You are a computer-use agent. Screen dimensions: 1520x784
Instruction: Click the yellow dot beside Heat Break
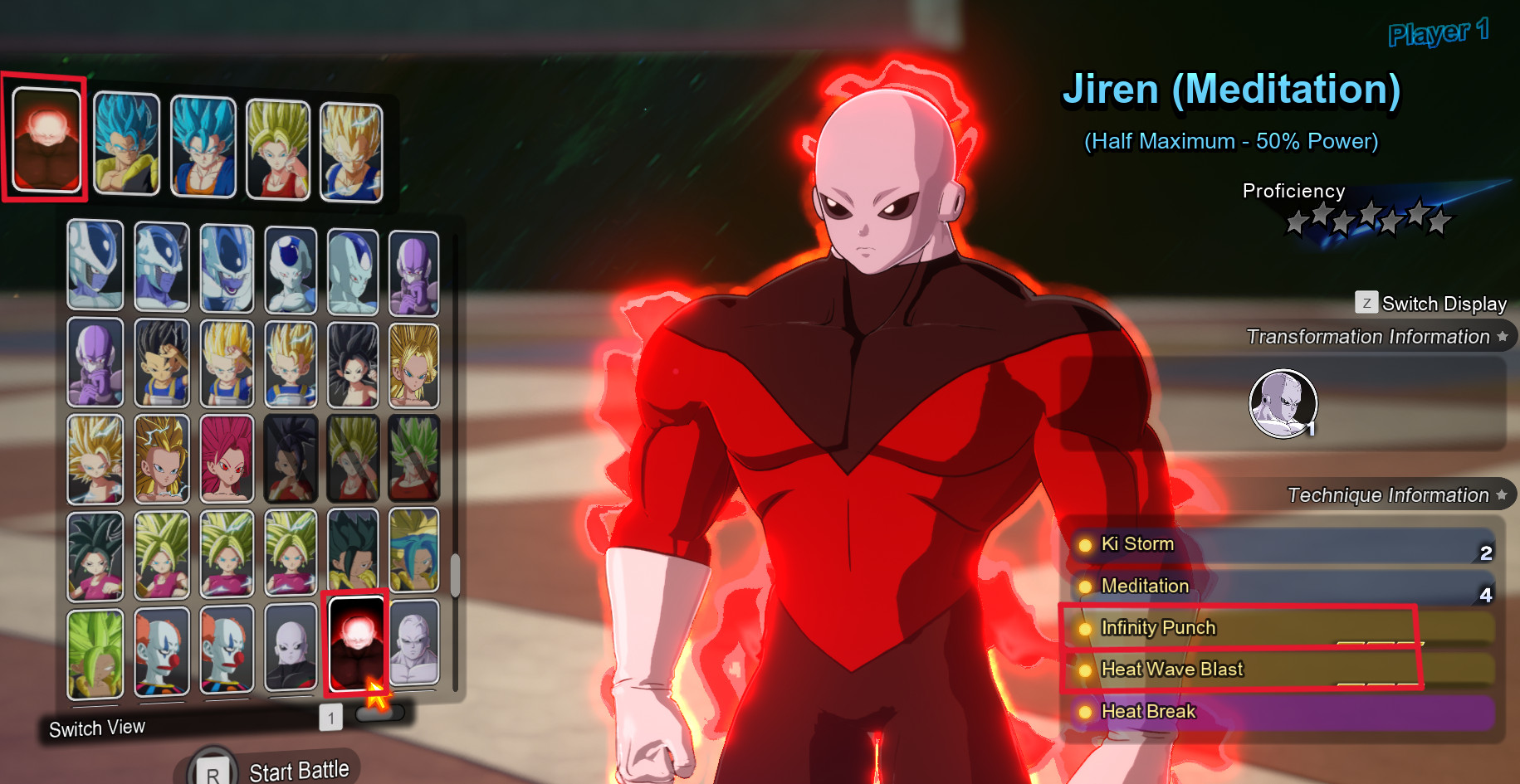1084,711
